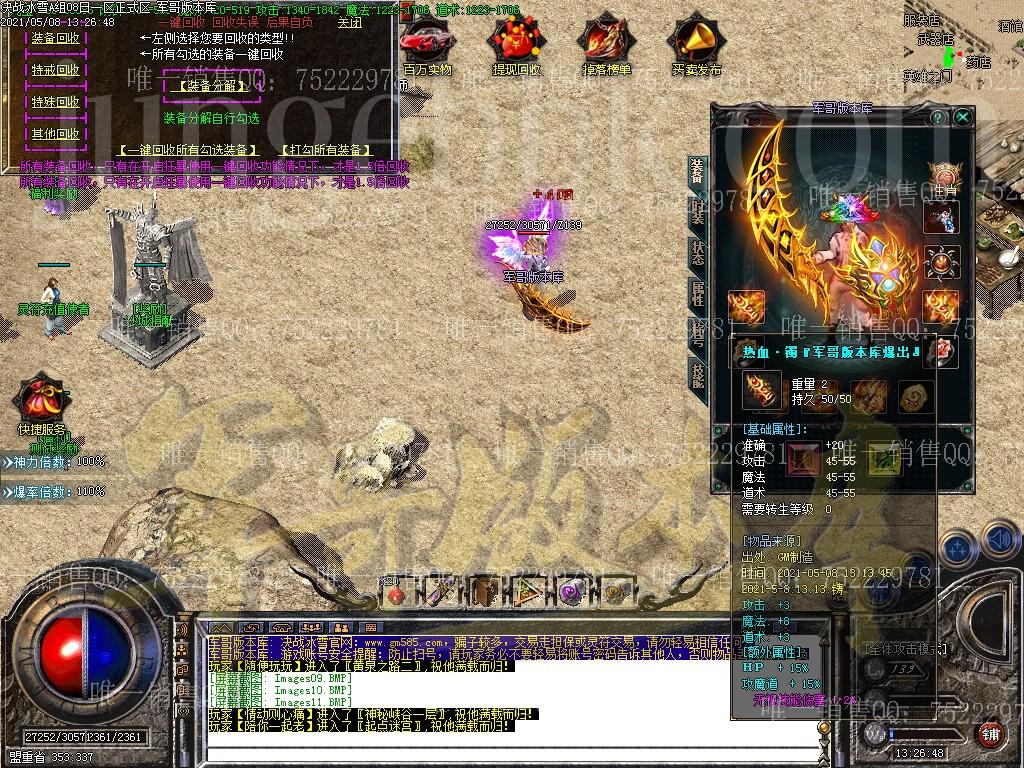
Task: Open the red 铺 shop button
Action: point(988,735)
